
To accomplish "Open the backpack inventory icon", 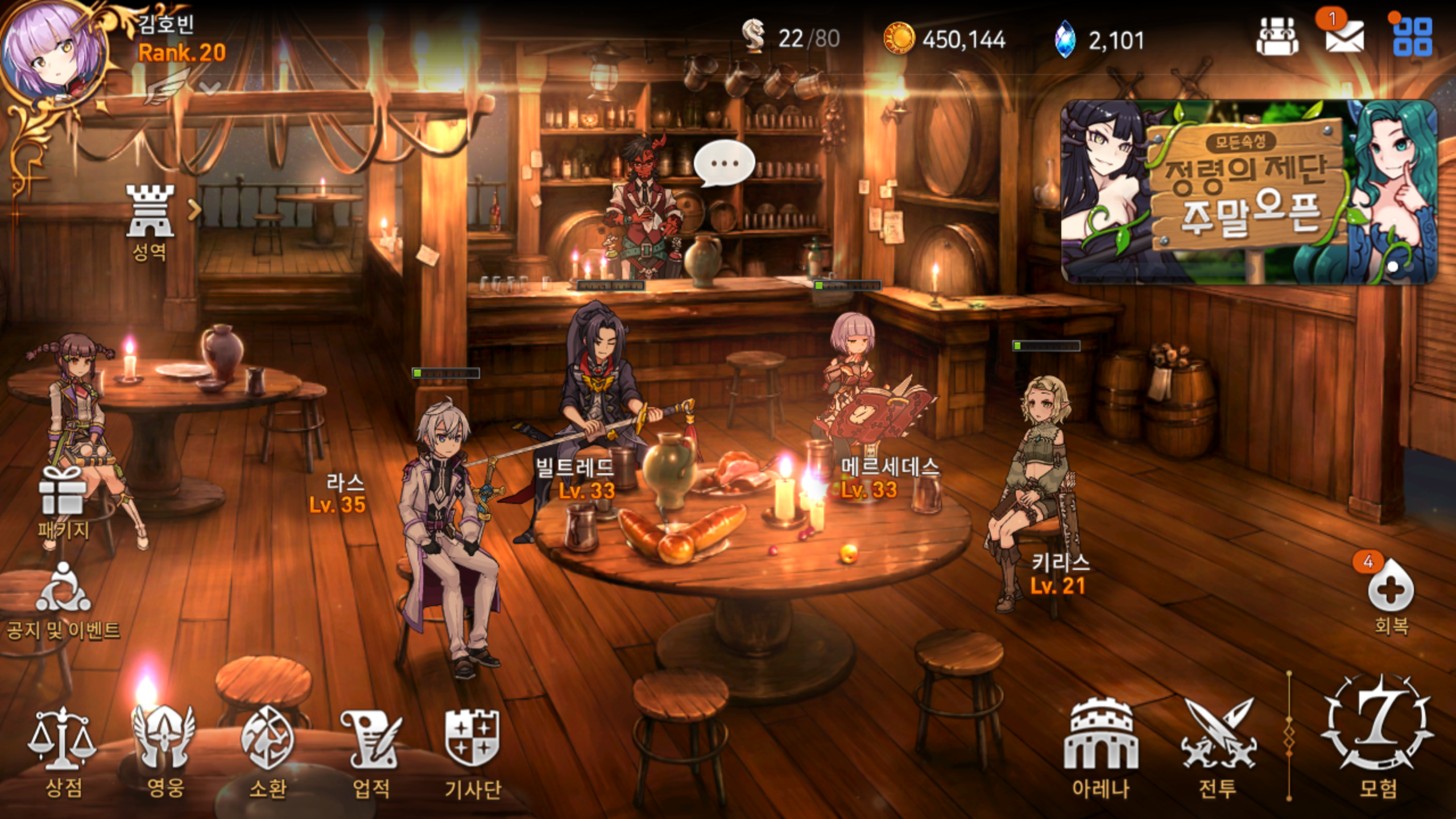I will 1277,37.
